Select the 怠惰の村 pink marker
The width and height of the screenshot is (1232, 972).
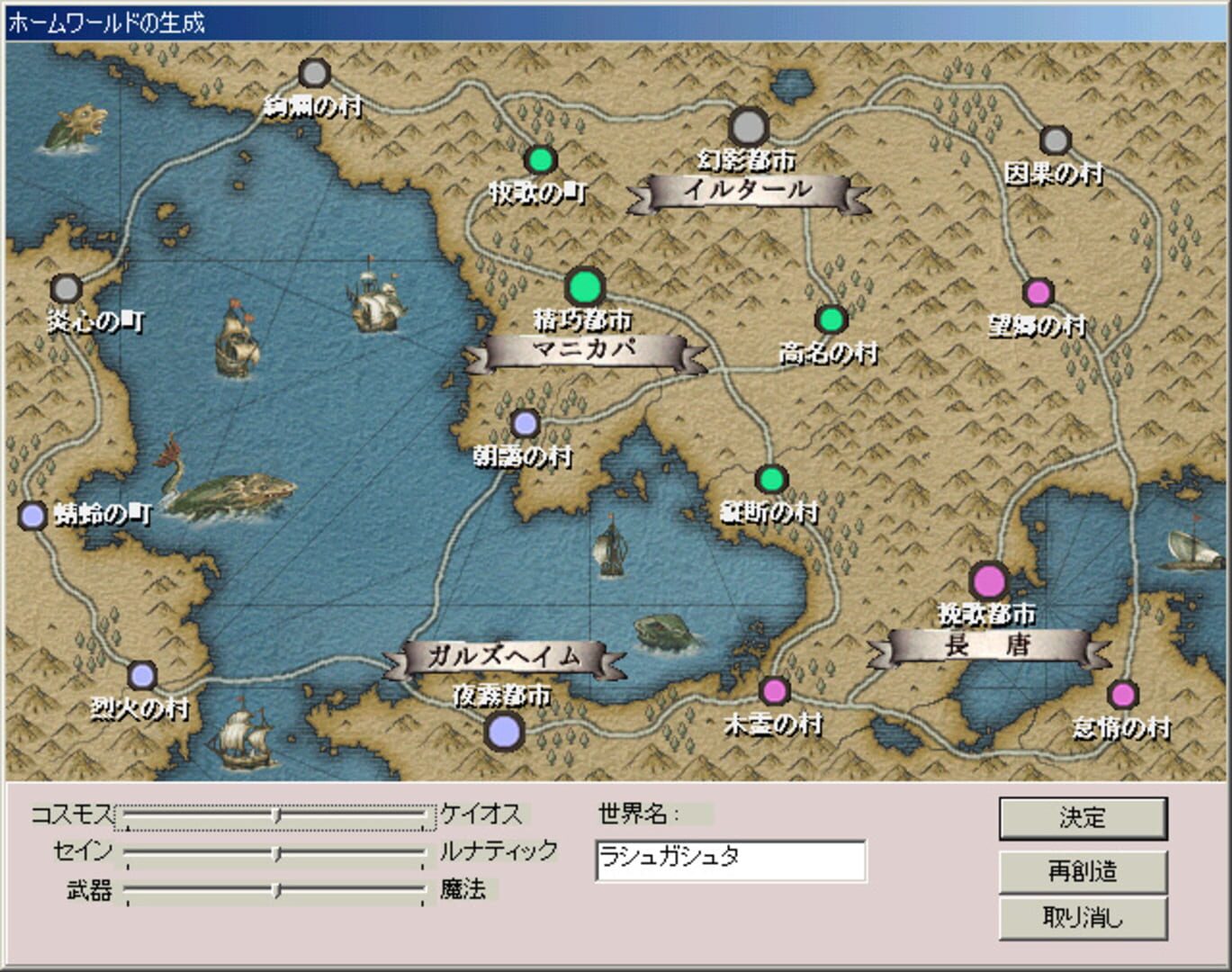click(1124, 694)
